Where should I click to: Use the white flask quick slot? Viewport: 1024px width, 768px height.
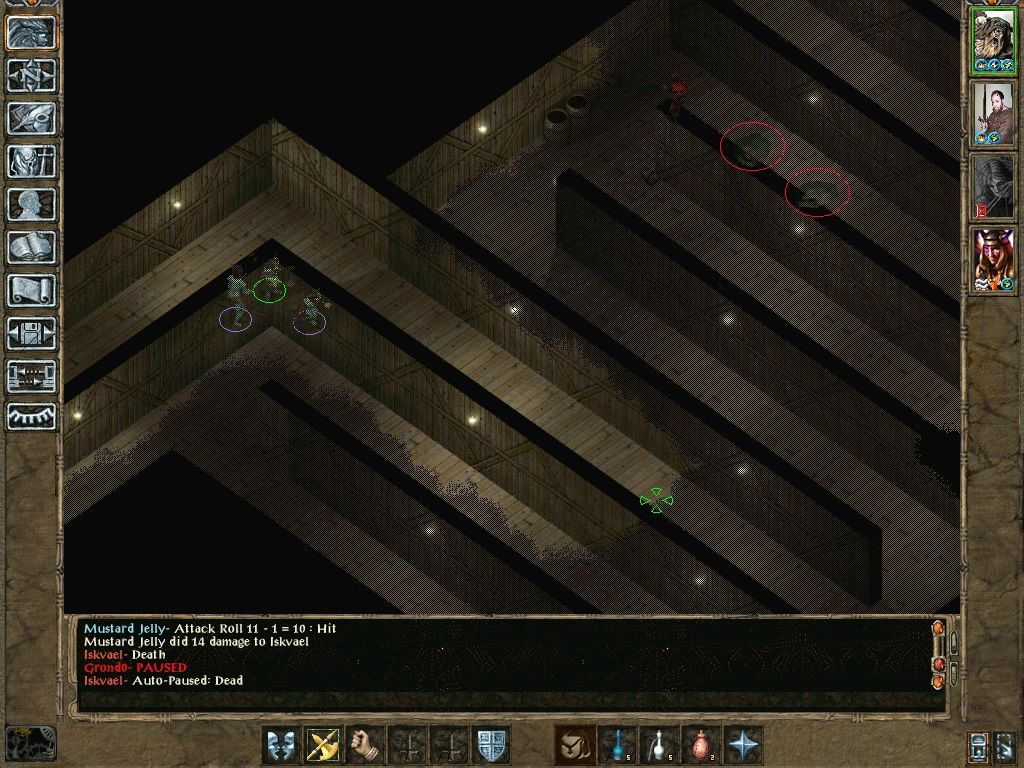pos(659,745)
